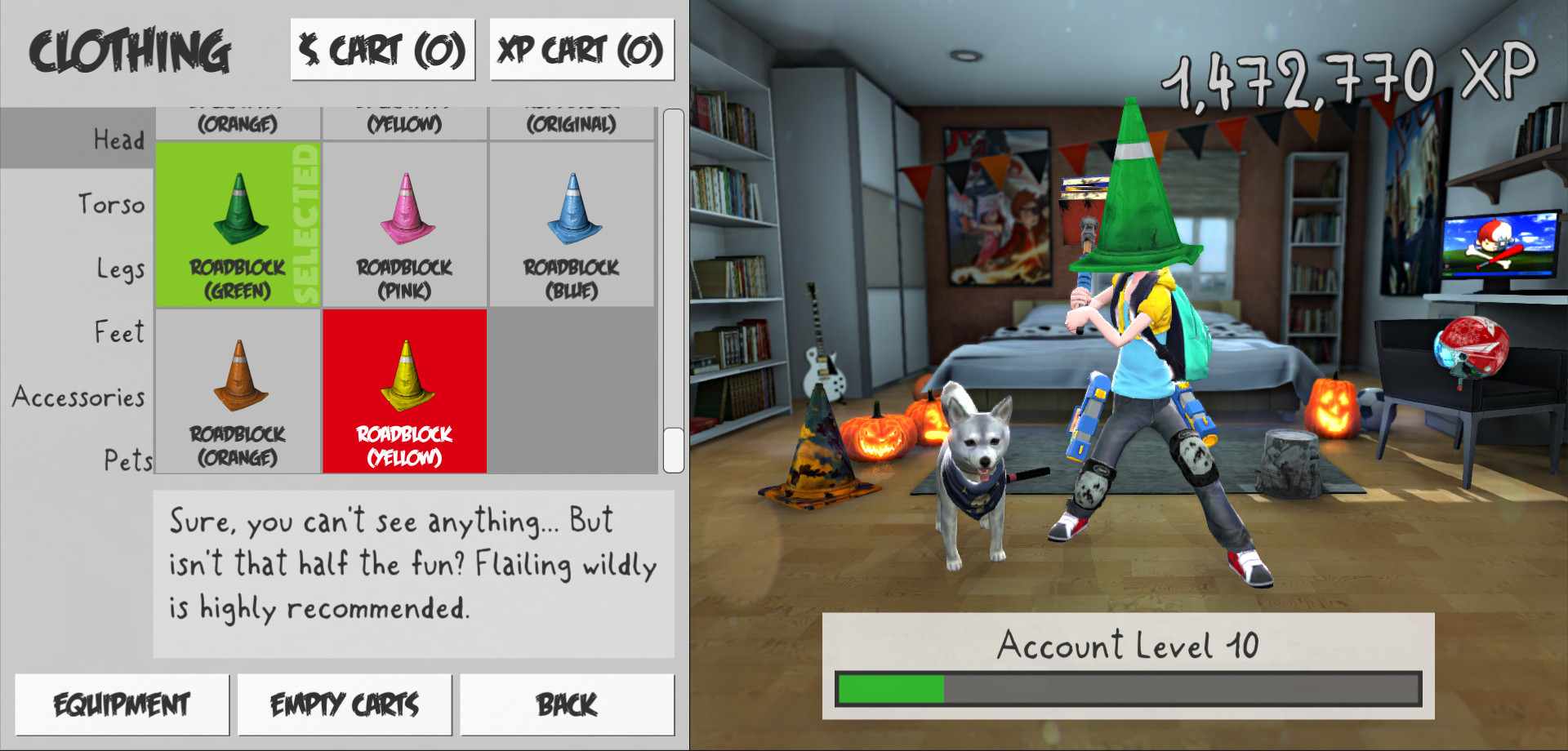Switch to the Legs tab
The image size is (1568, 751).
click(119, 268)
